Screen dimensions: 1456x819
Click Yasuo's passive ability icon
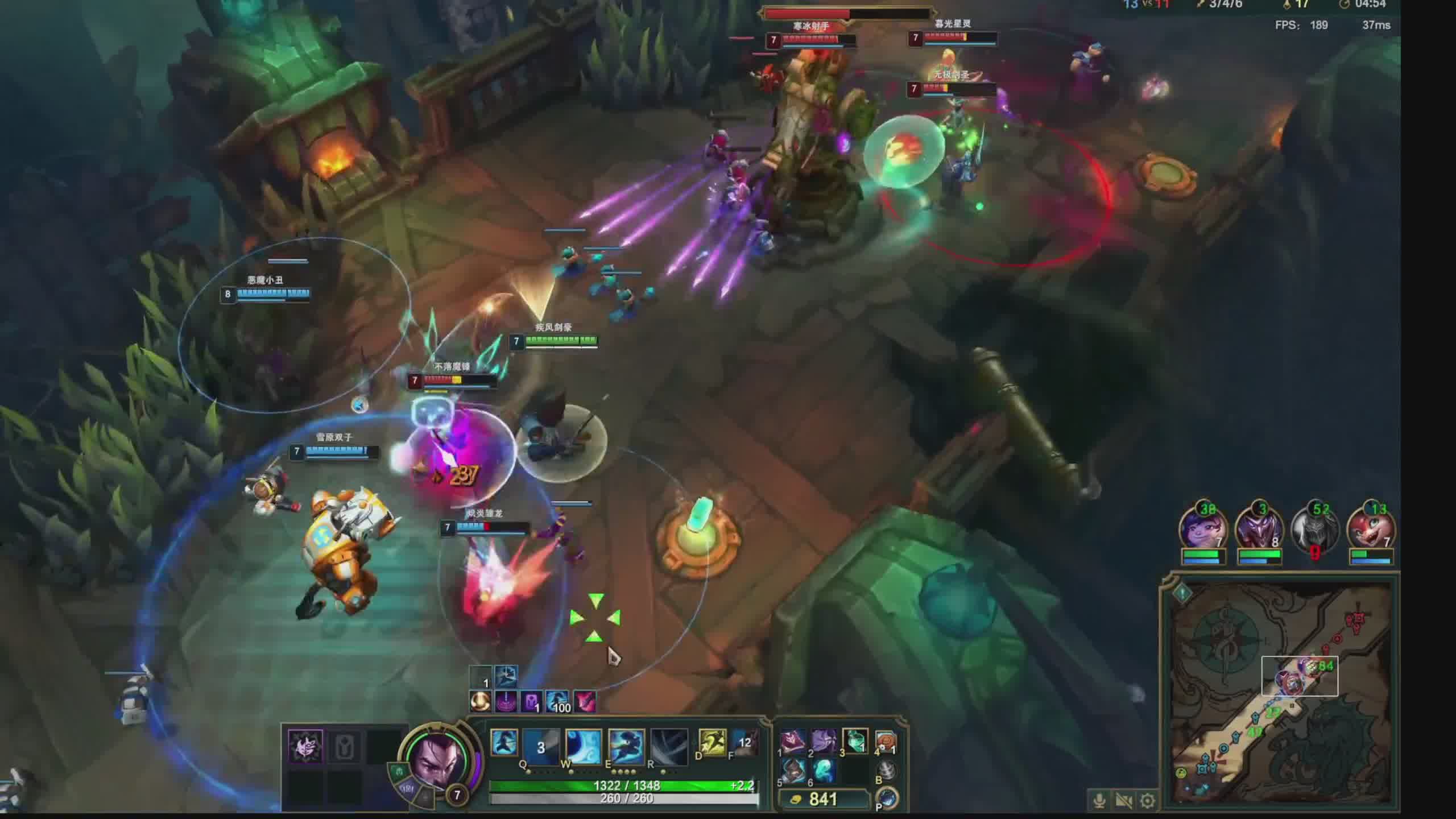click(504, 742)
